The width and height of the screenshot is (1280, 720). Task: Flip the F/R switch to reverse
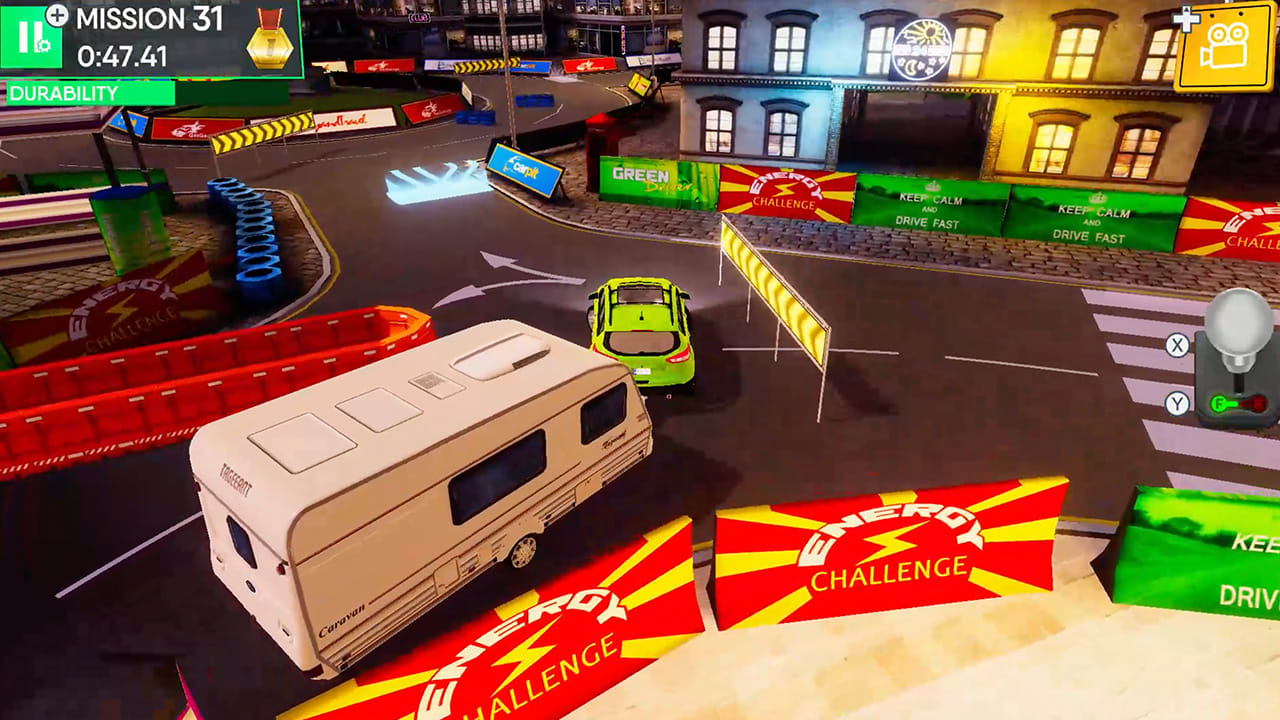point(1256,401)
